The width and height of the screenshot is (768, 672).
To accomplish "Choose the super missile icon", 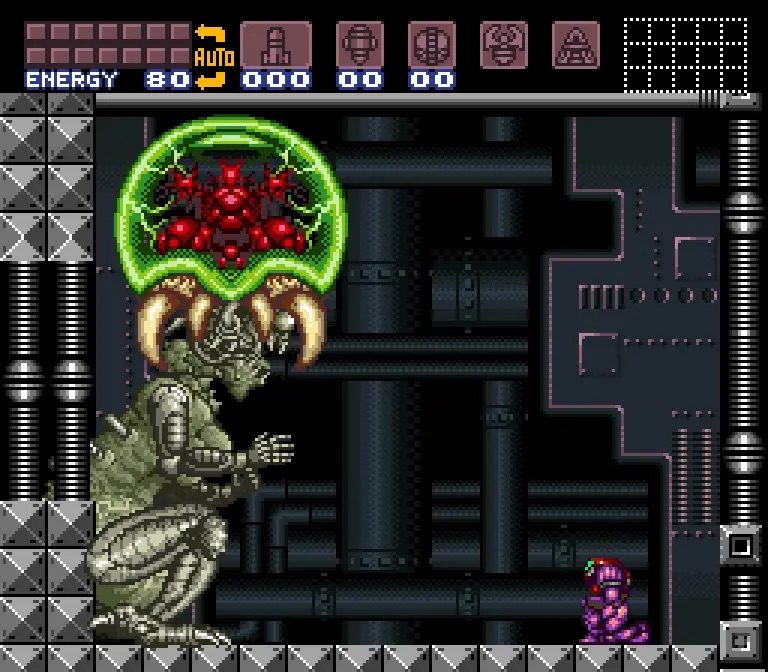I will (359, 45).
